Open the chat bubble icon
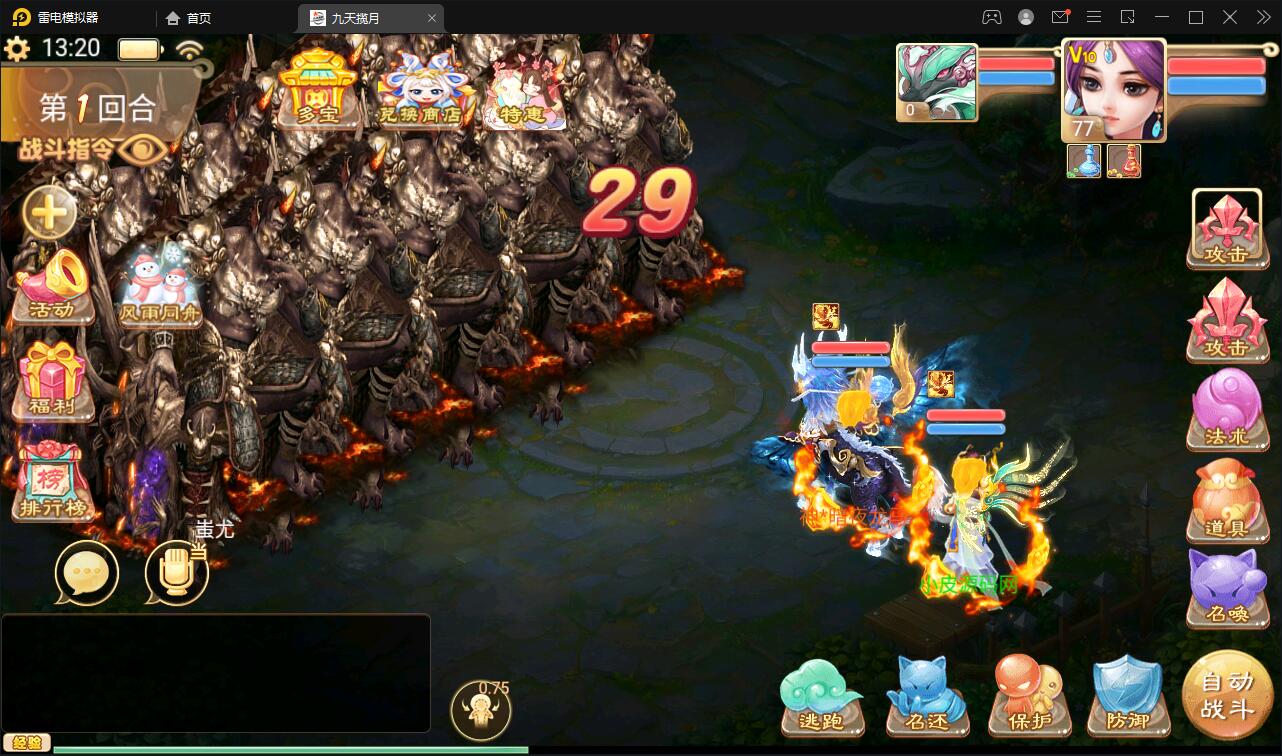Screen dimensions: 1282x756 [x=88, y=573]
